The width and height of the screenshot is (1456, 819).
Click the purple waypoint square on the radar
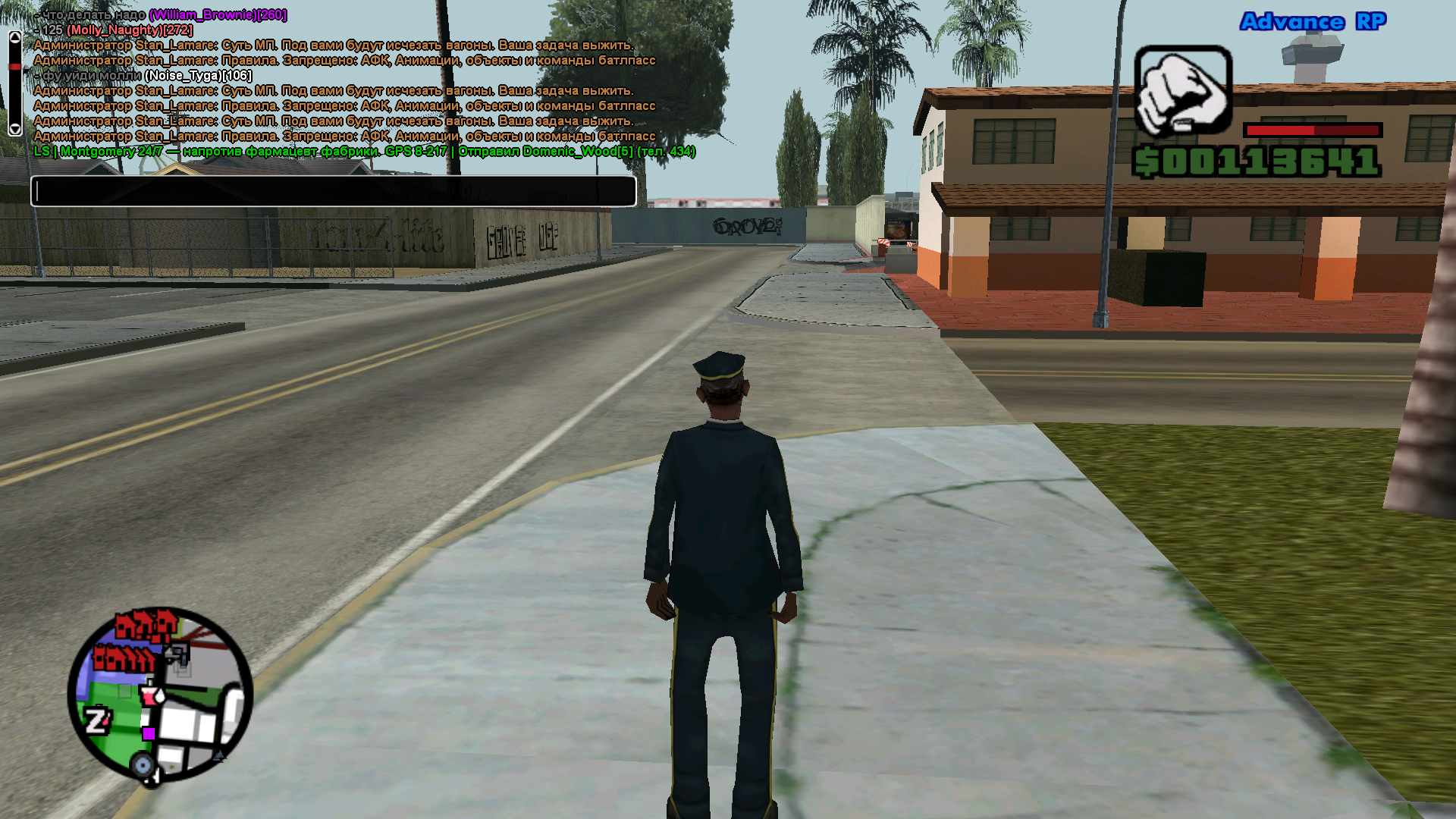pyautogui.click(x=148, y=734)
